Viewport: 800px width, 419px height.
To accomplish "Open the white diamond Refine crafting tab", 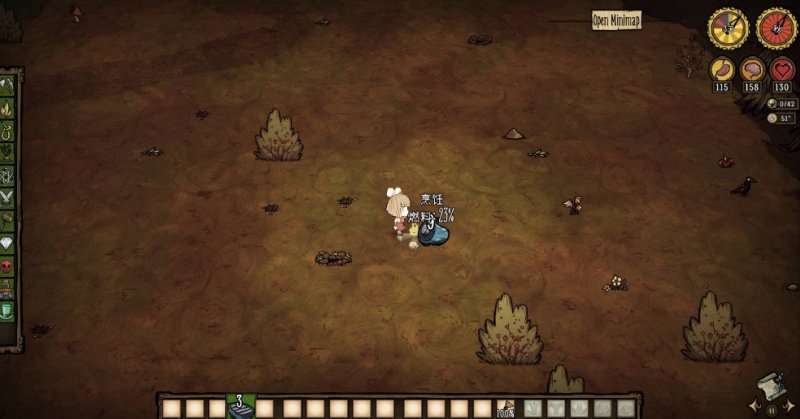I will click(8, 243).
